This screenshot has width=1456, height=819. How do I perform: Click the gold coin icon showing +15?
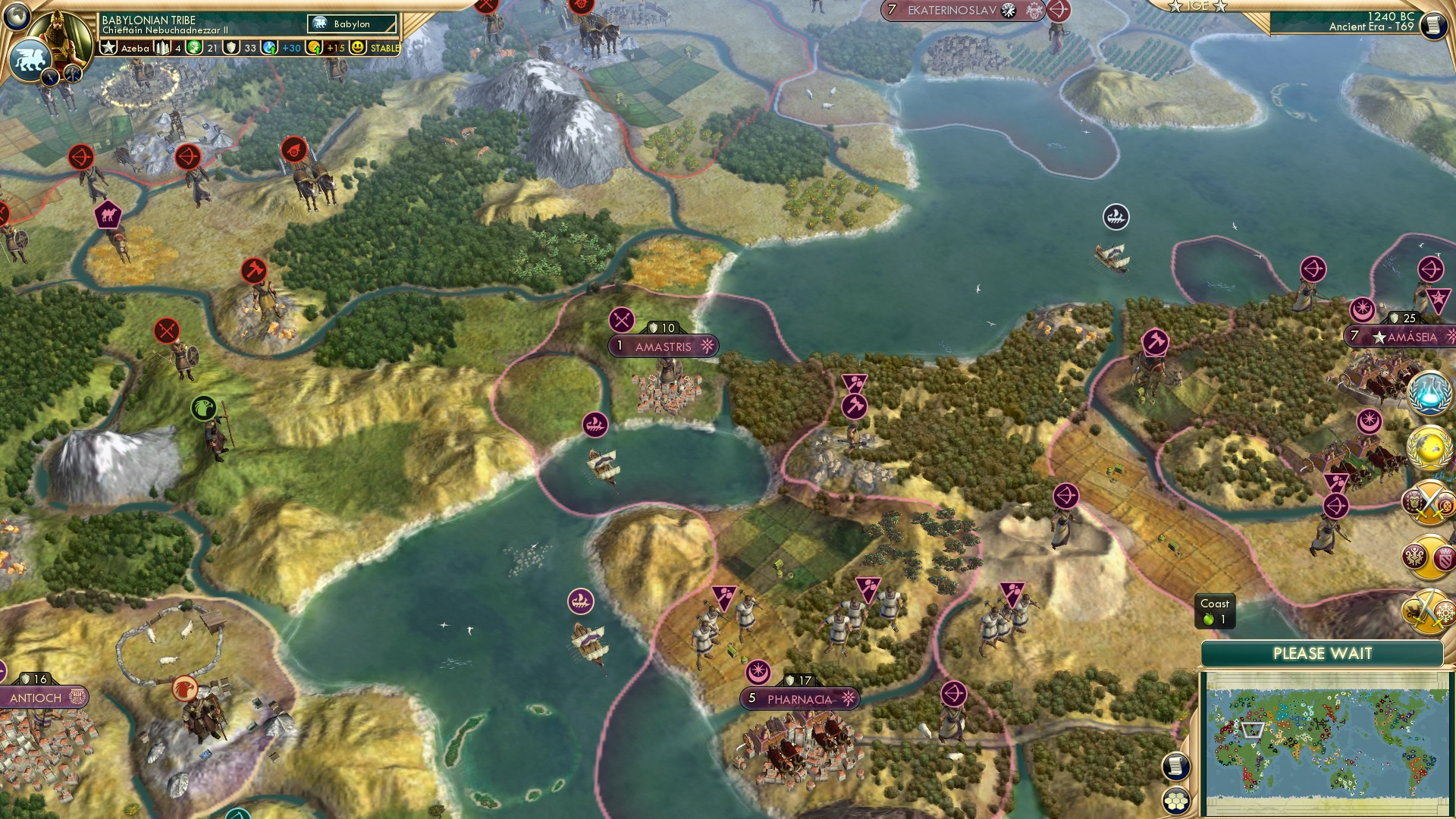point(314,47)
